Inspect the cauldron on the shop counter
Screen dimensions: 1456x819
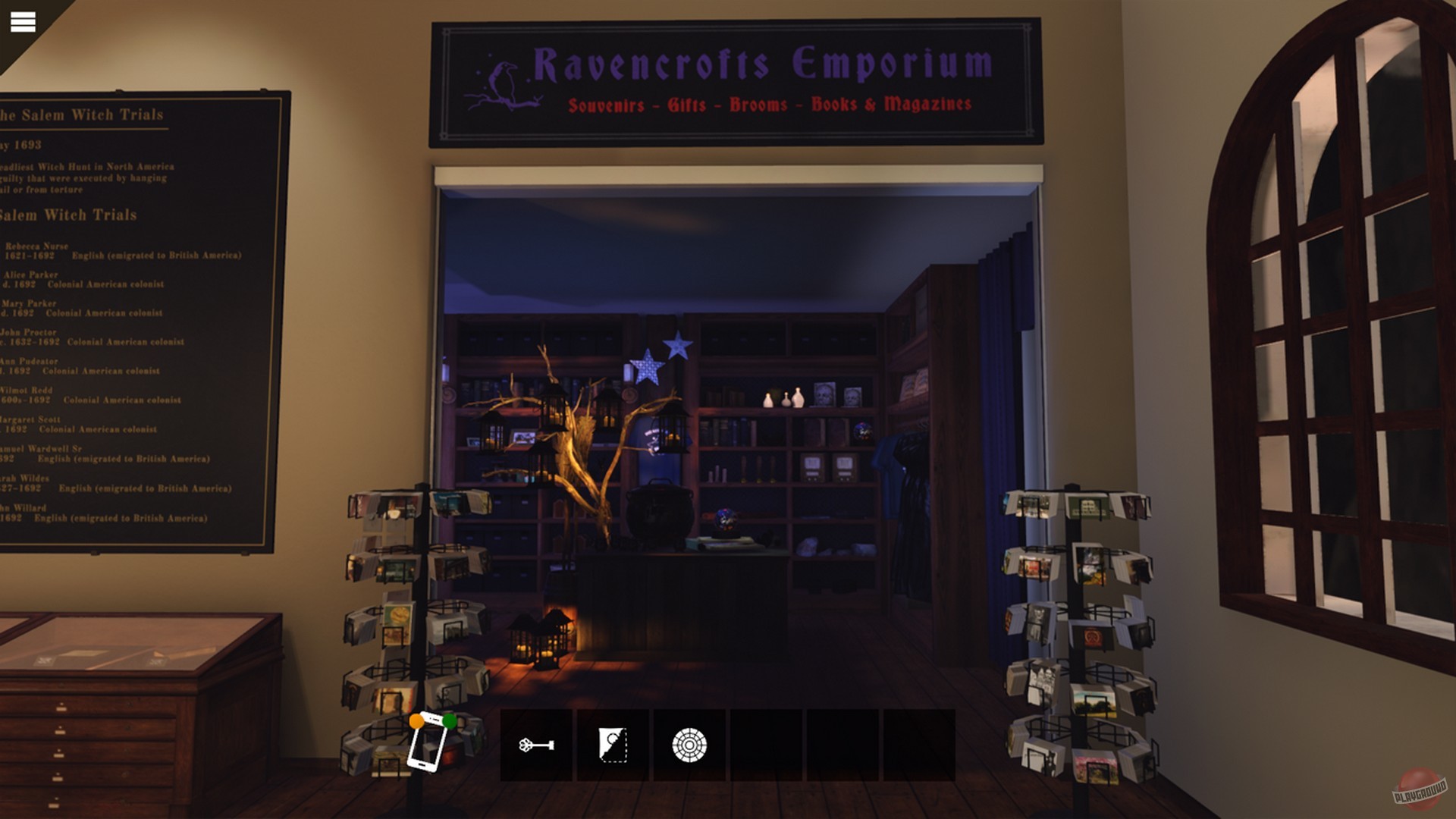coord(659,513)
